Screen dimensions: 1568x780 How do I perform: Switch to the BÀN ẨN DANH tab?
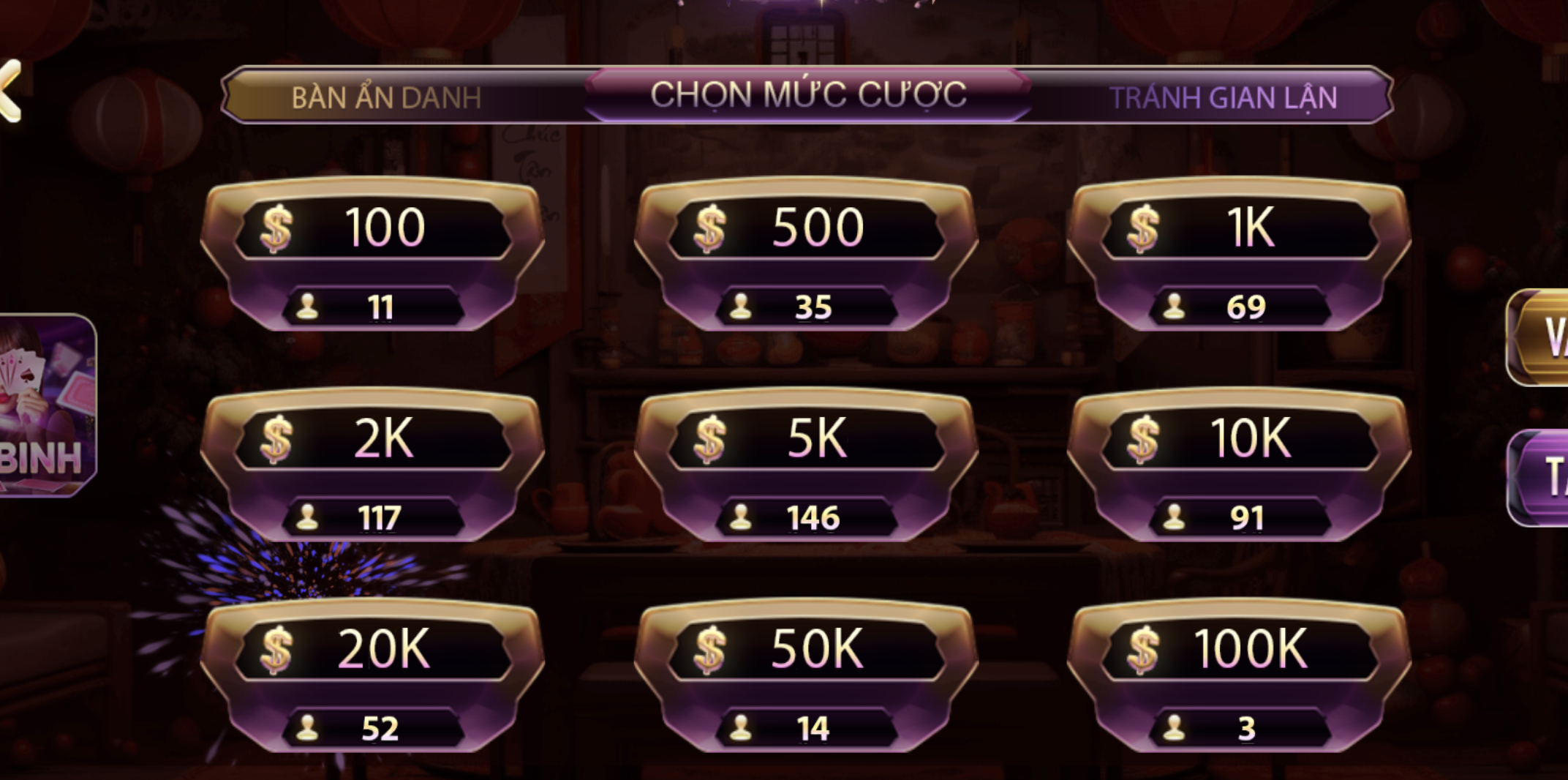388,94
